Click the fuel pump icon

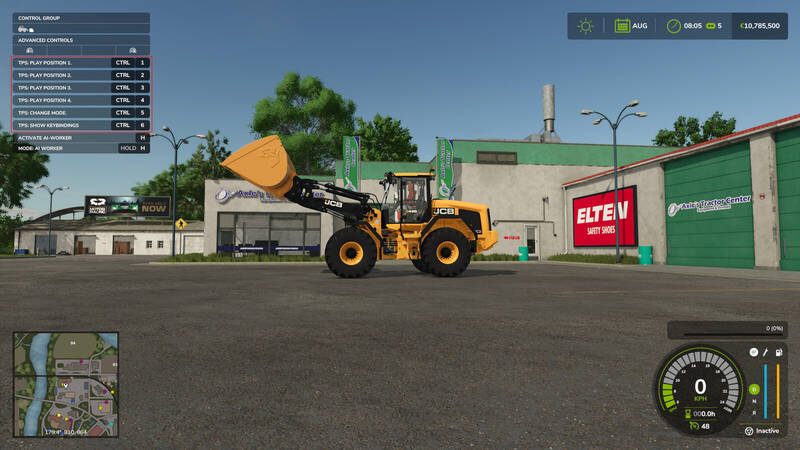(x=778, y=353)
